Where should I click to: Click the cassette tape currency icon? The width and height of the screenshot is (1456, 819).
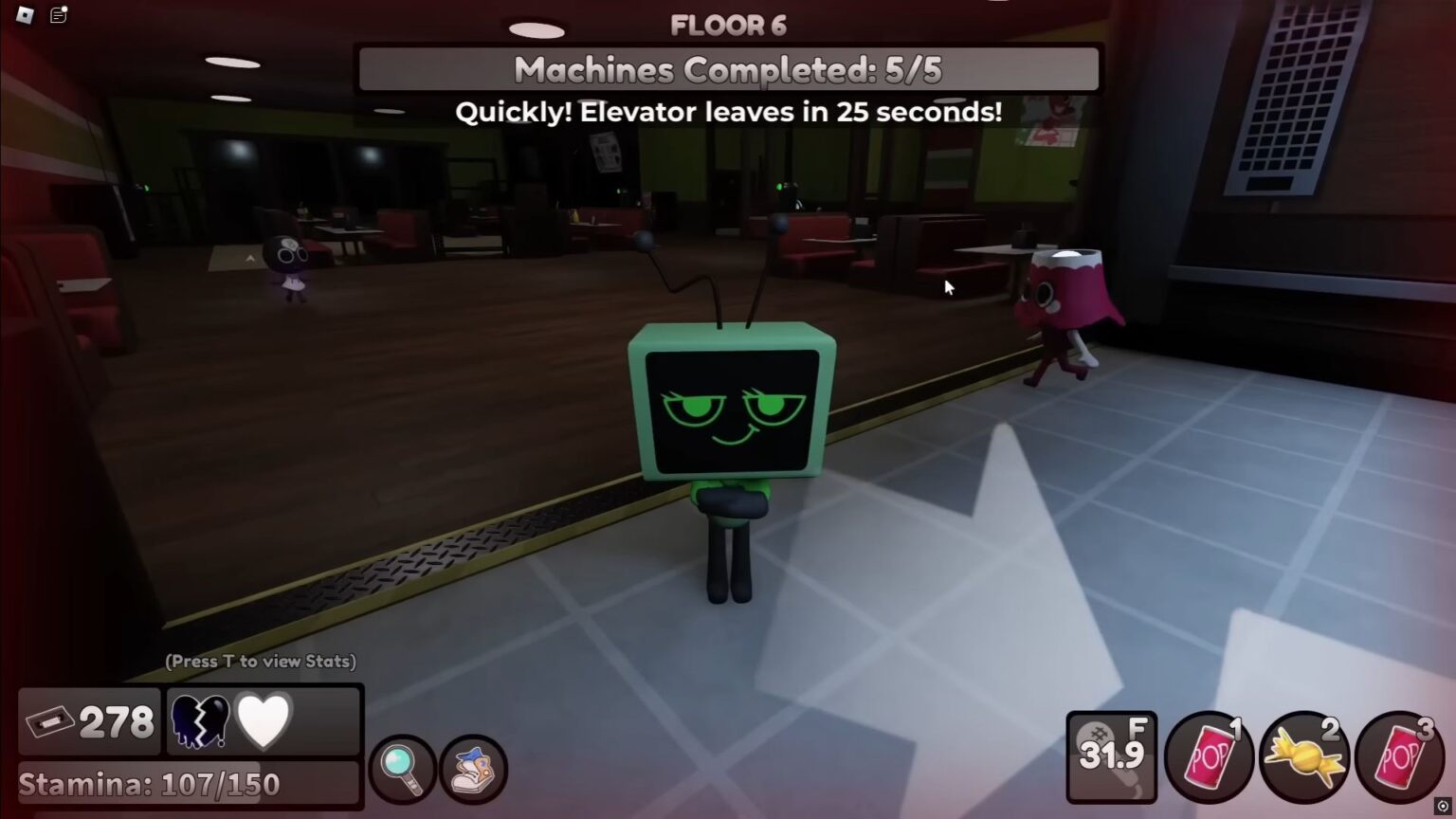pyautogui.click(x=52, y=721)
